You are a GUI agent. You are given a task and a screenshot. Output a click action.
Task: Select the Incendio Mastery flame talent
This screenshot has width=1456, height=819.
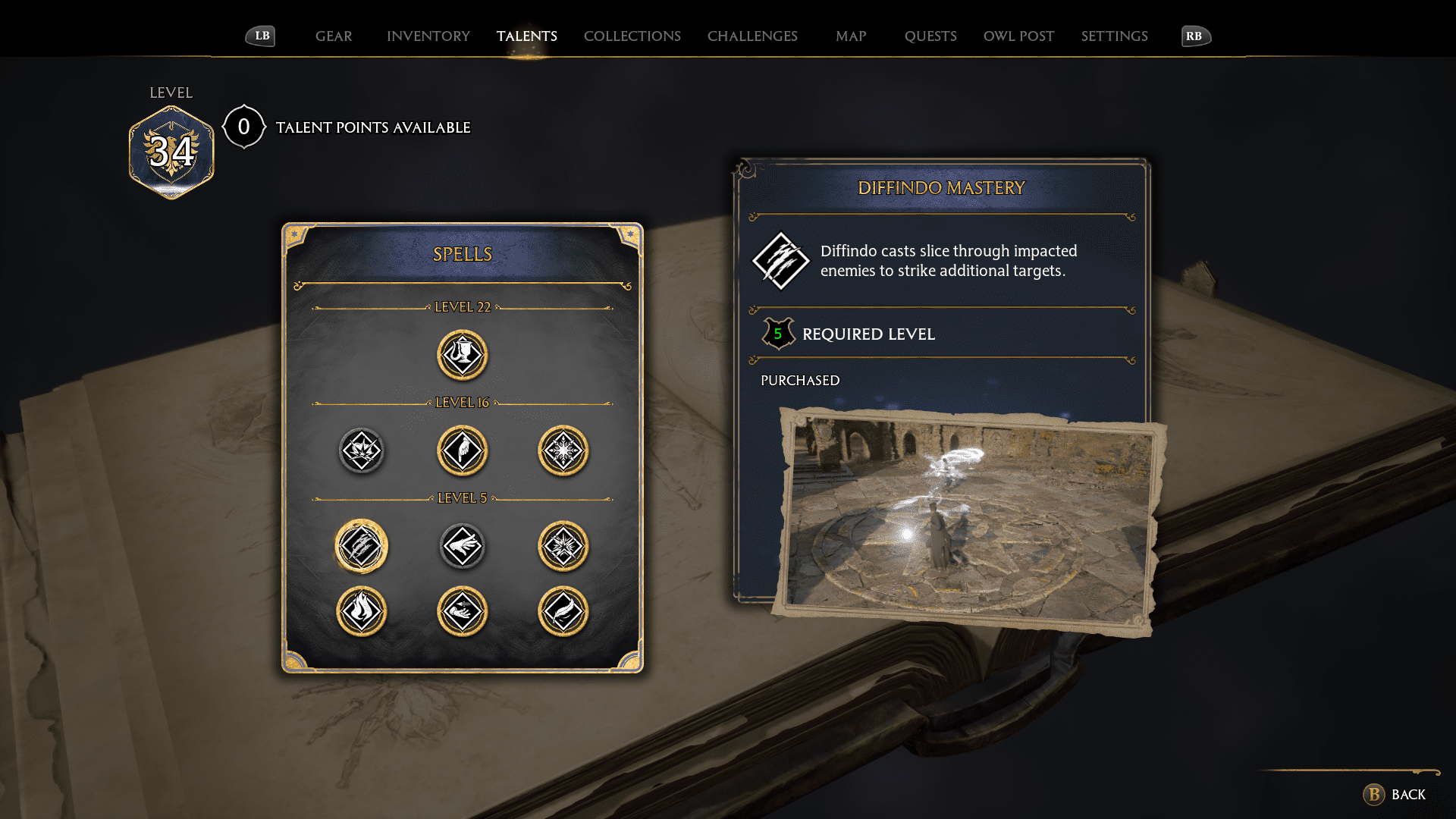(x=361, y=612)
